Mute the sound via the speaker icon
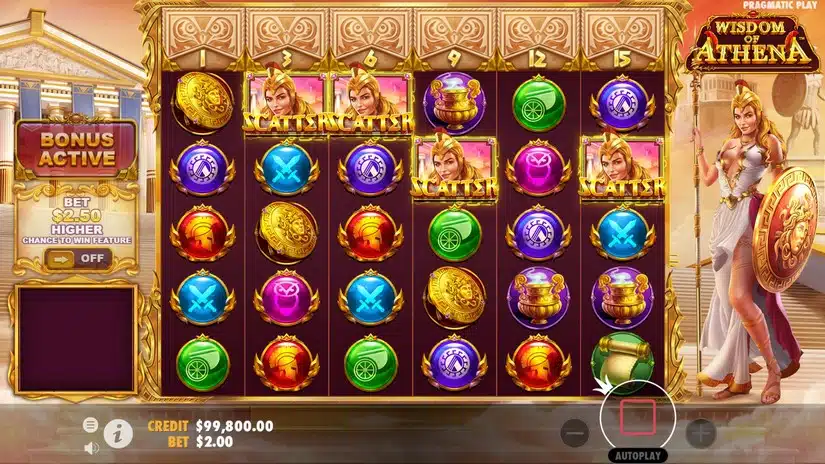The image size is (825, 464). (x=90, y=447)
